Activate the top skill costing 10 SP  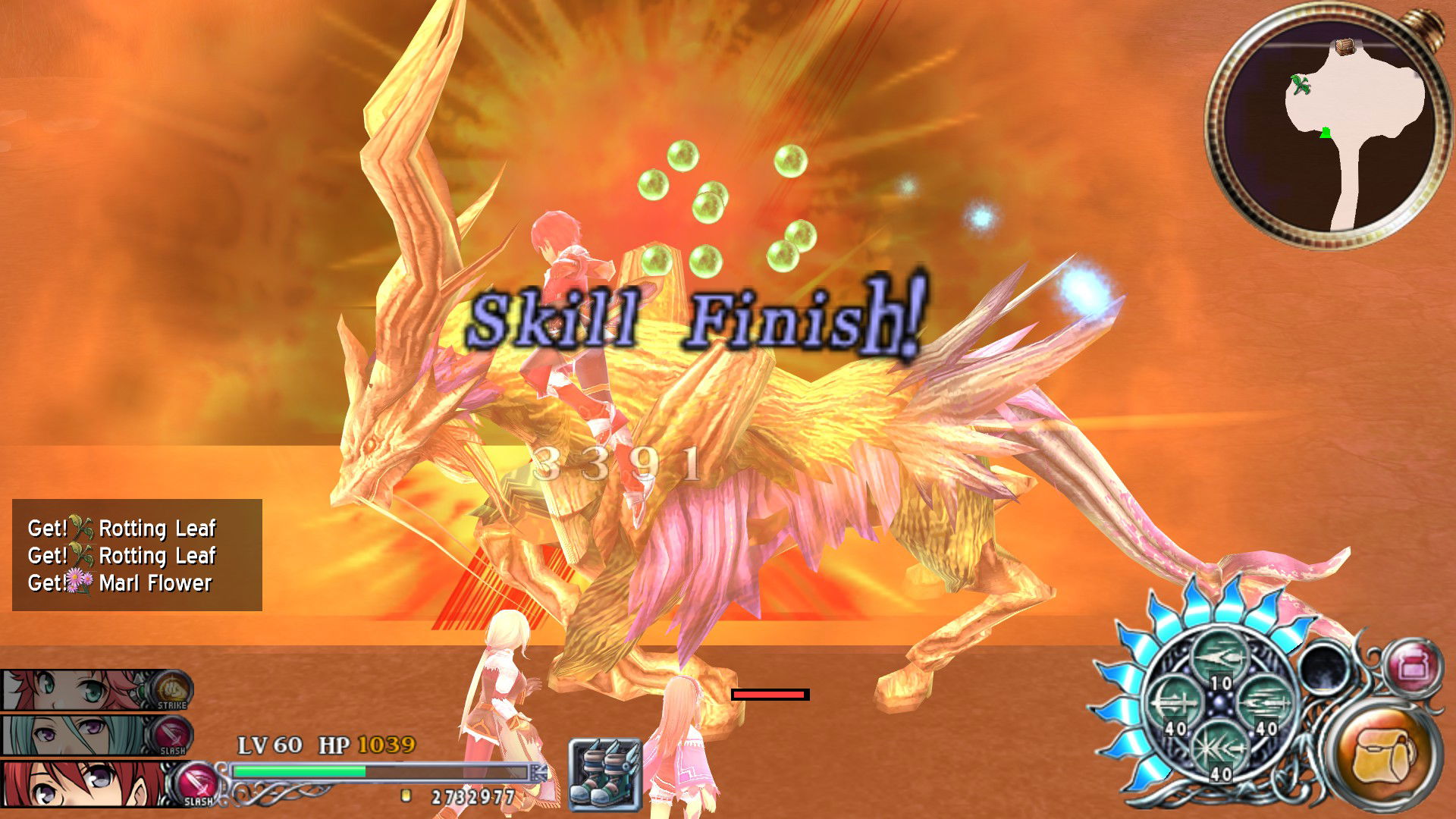tap(1219, 657)
